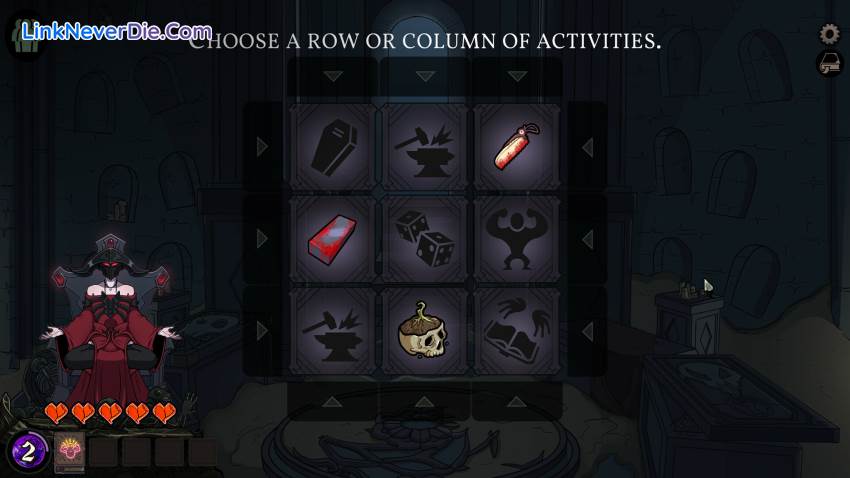850x478 pixels.
Task: Select the coffin activity tile
Action: click(333, 147)
